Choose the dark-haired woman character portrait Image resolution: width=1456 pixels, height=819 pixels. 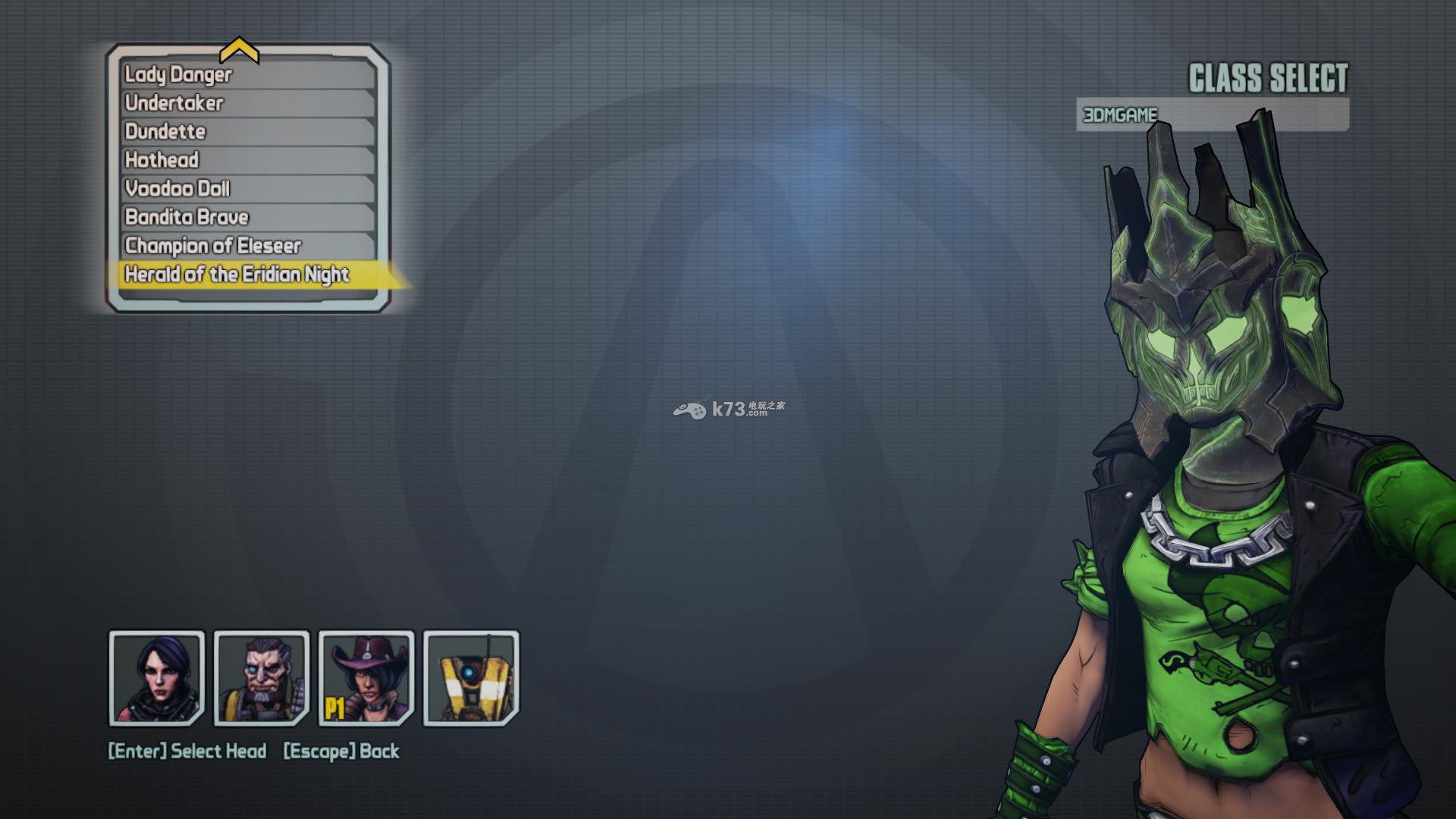[157, 678]
